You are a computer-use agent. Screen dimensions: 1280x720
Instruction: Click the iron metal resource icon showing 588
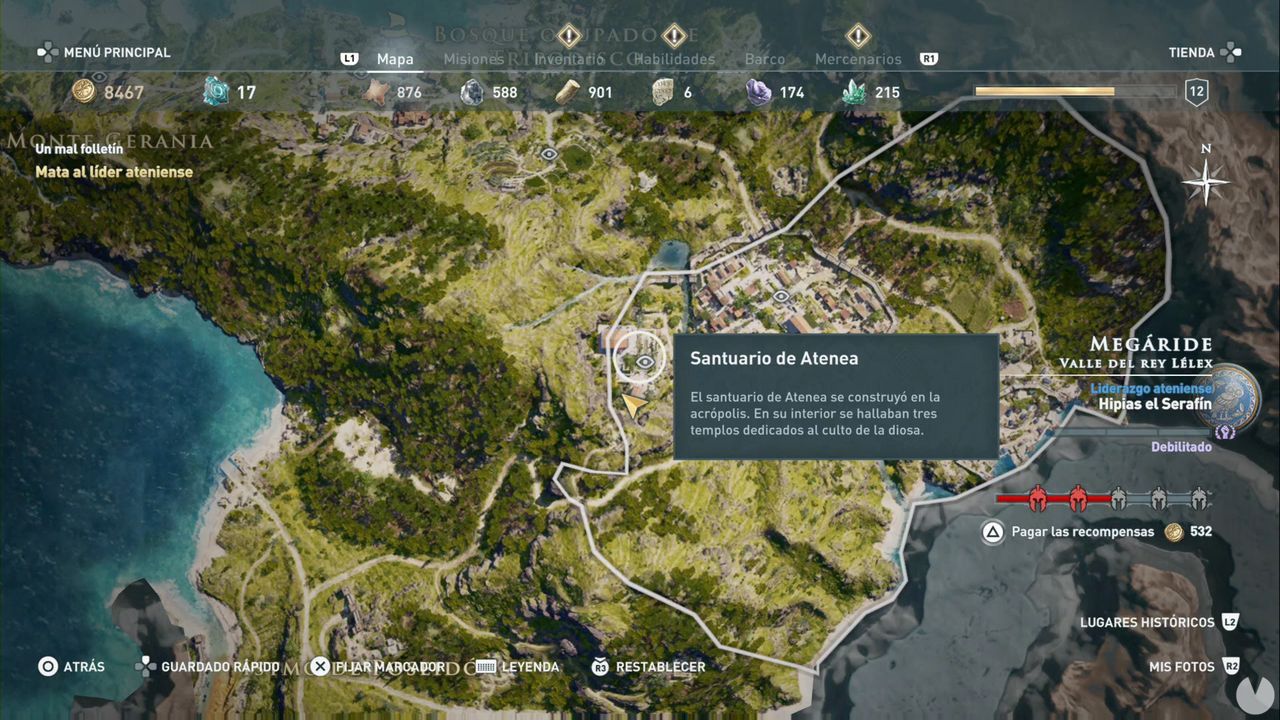470,91
